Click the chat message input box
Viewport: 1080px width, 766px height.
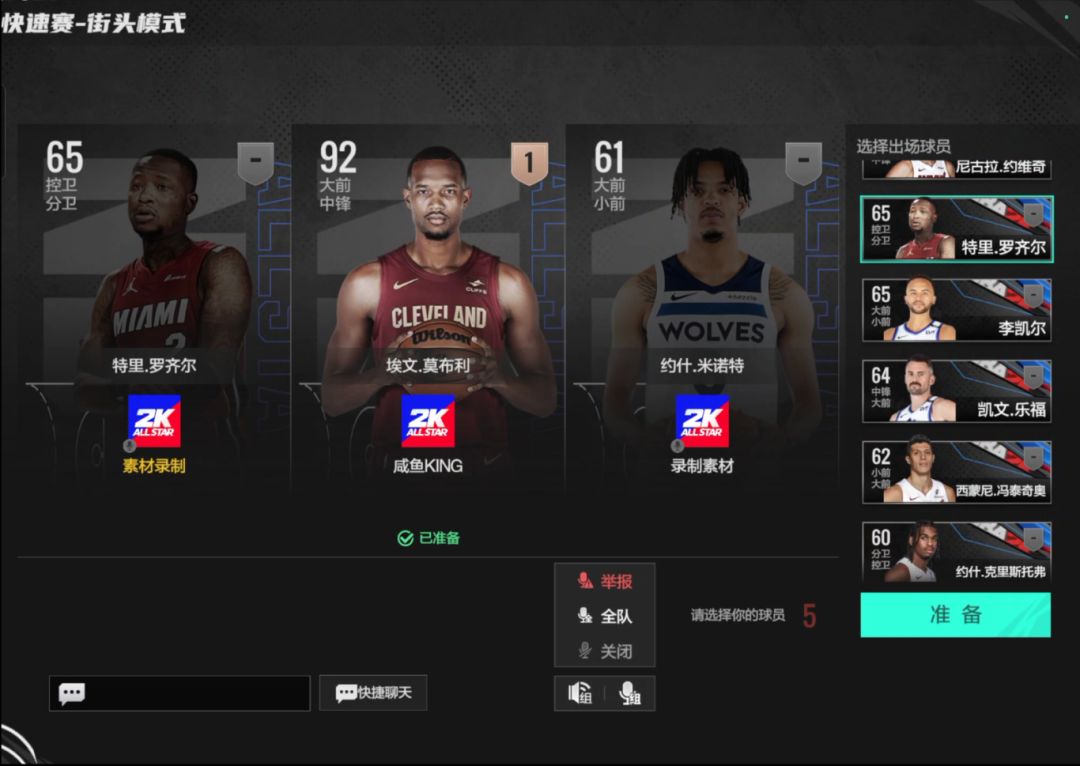(x=180, y=693)
